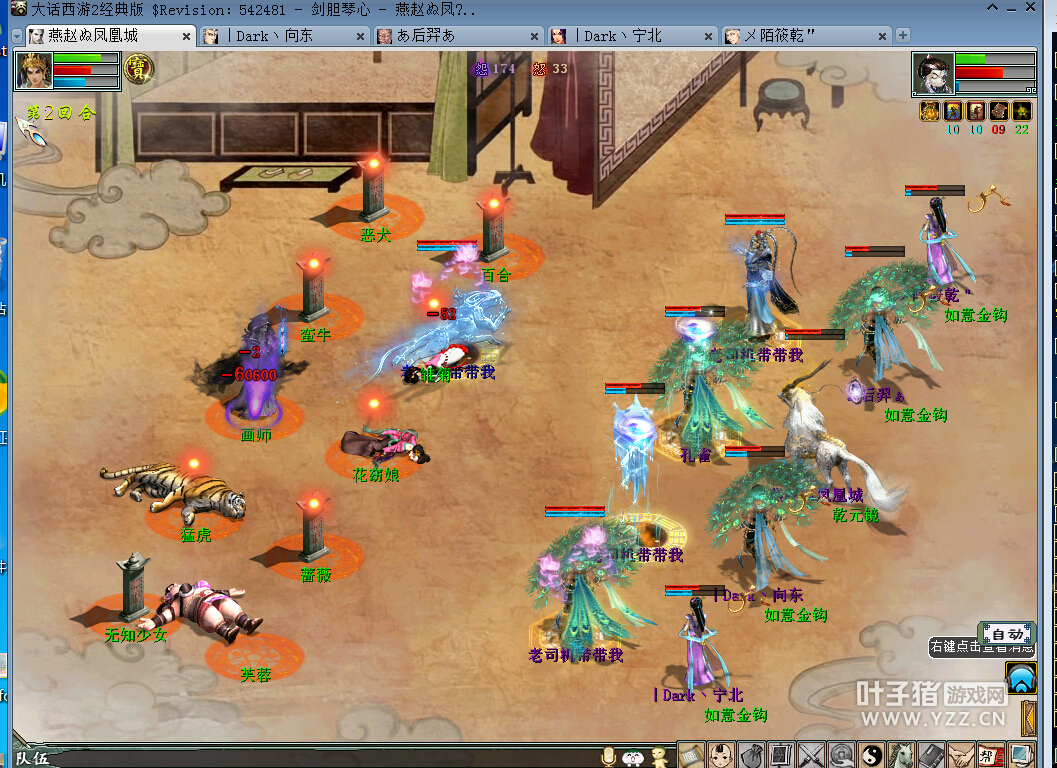Open the gold 寶 treasure icon
The height and width of the screenshot is (768, 1057).
(139, 68)
